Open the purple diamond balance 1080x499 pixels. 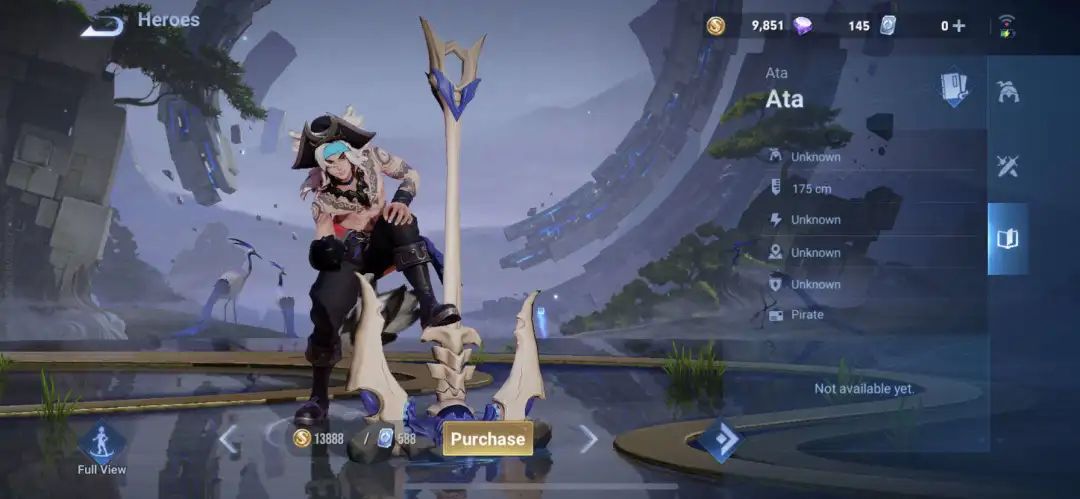click(x=803, y=26)
